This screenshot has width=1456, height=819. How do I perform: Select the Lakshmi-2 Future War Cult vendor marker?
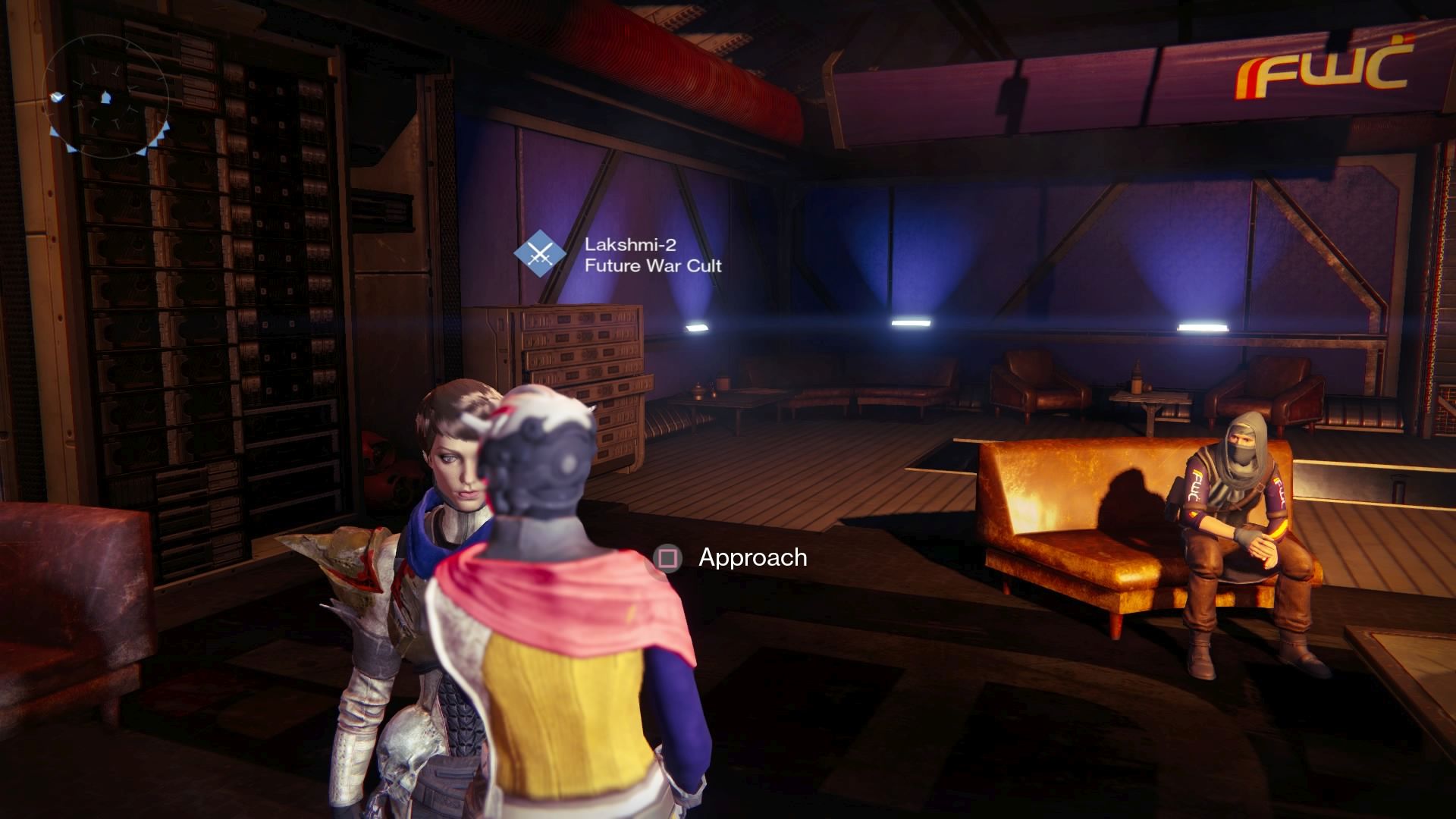click(x=540, y=255)
